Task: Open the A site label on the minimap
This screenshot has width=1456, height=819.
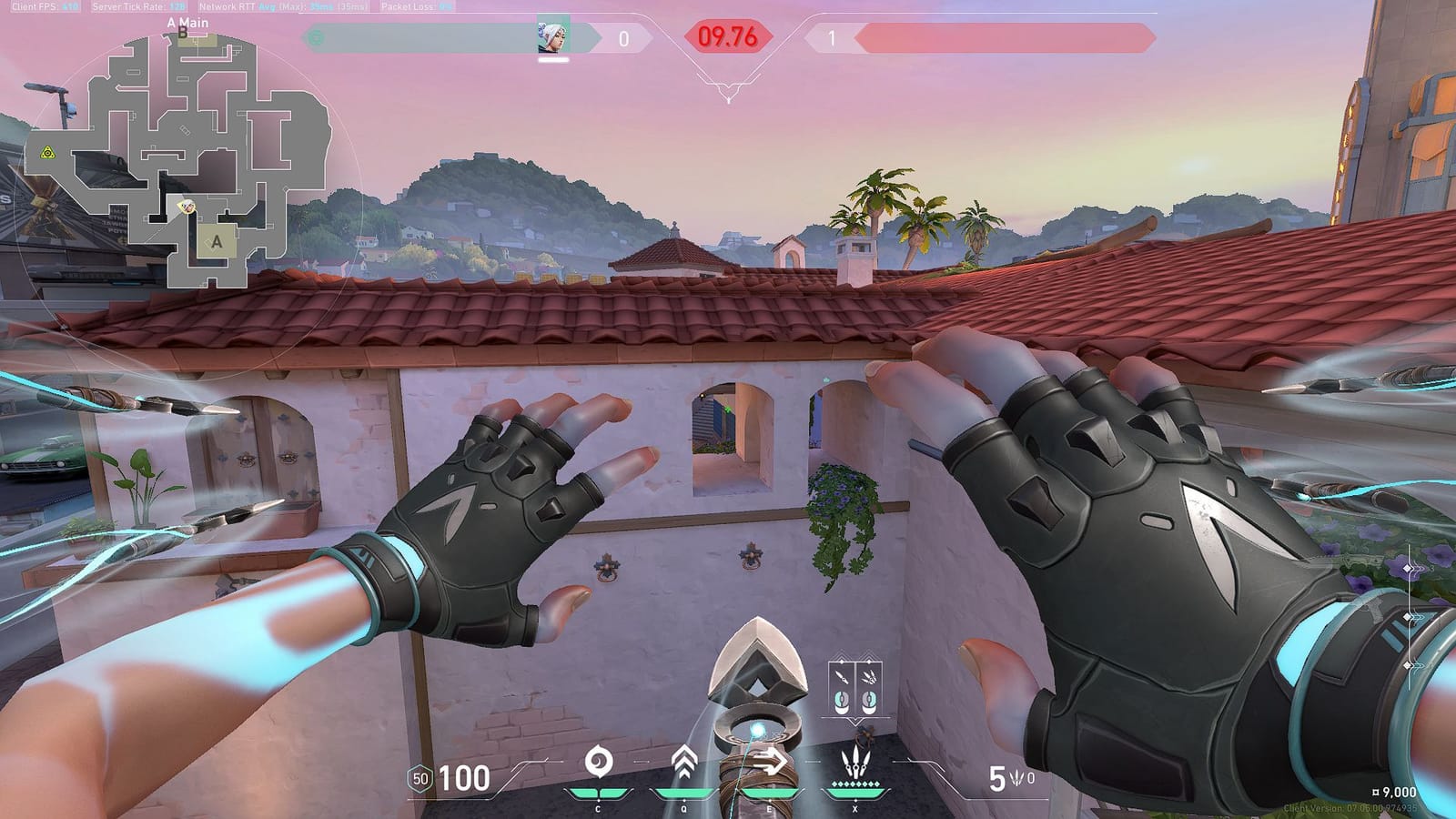Action: pos(216,243)
